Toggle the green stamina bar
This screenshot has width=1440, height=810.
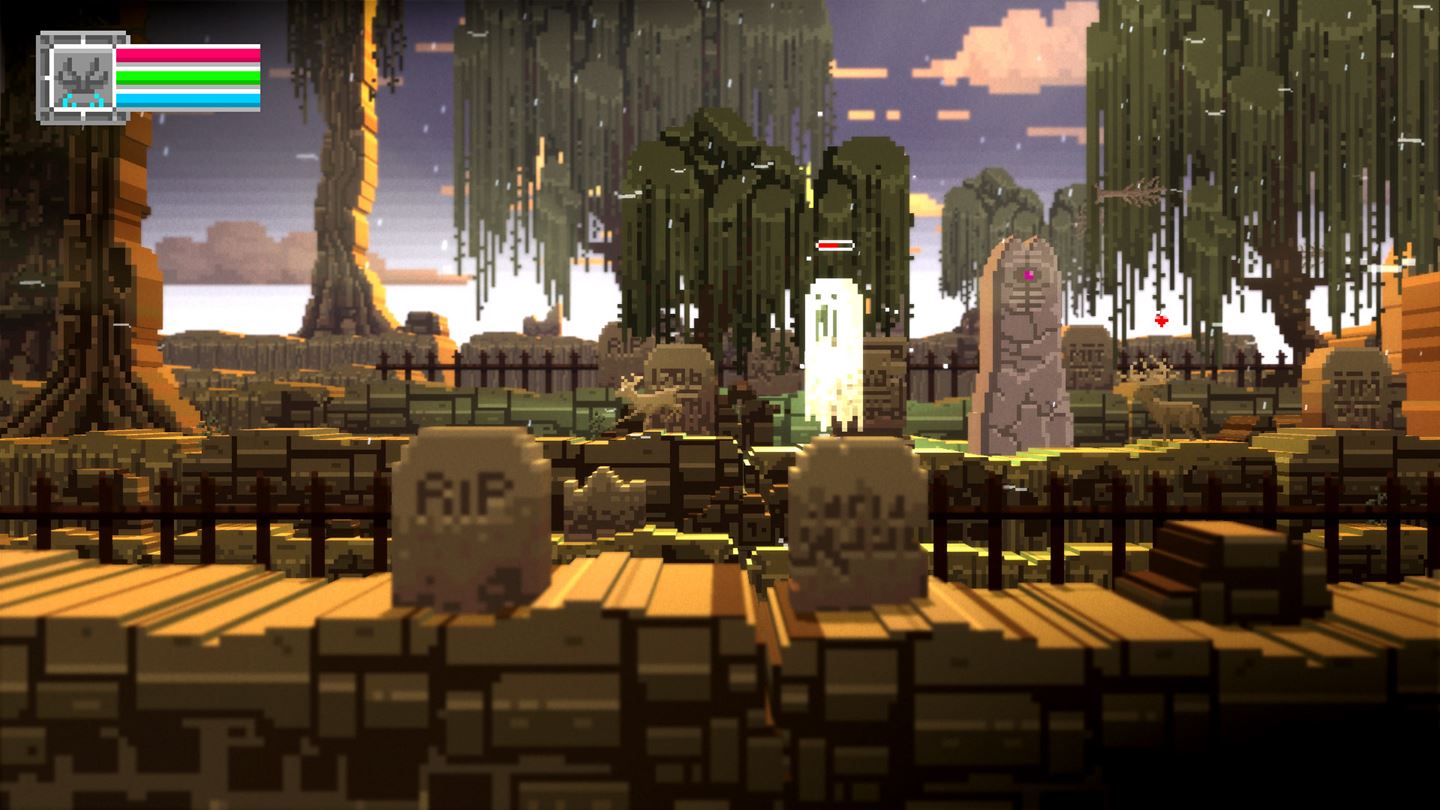point(190,76)
